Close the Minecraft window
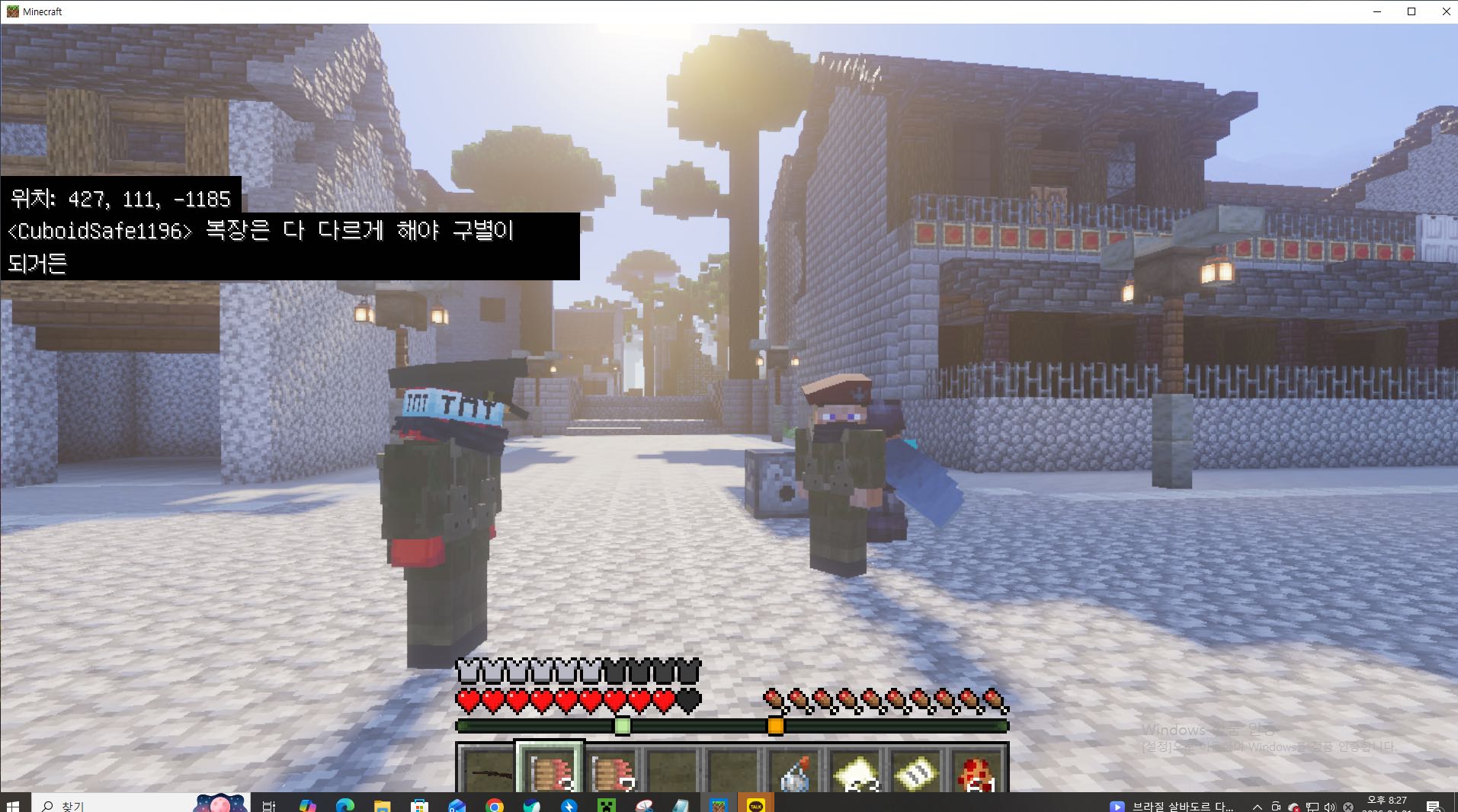 (x=1446, y=11)
